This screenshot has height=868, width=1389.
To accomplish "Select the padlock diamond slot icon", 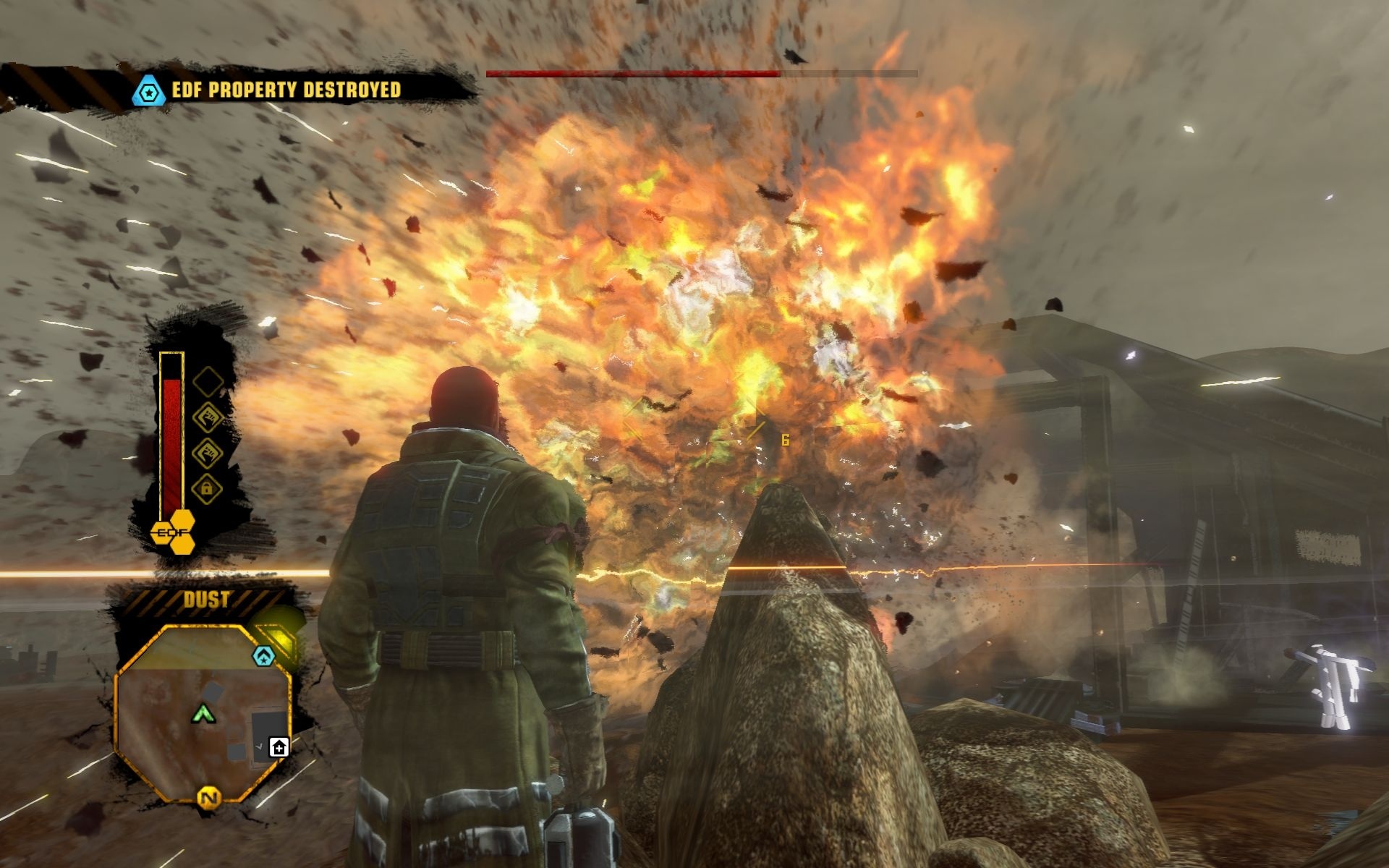I will click(x=207, y=488).
